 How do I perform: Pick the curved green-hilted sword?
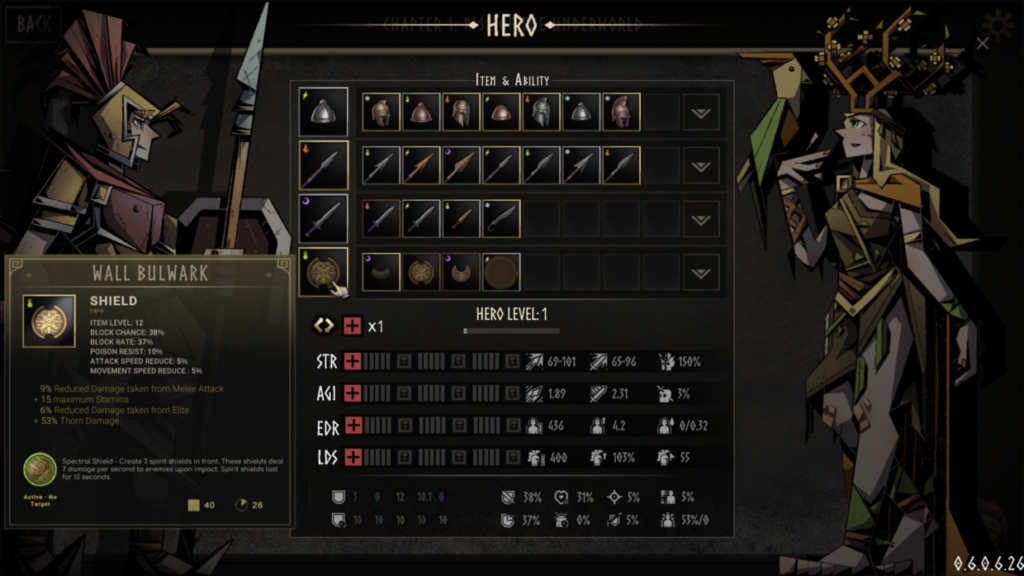pyautogui.click(x=501, y=218)
